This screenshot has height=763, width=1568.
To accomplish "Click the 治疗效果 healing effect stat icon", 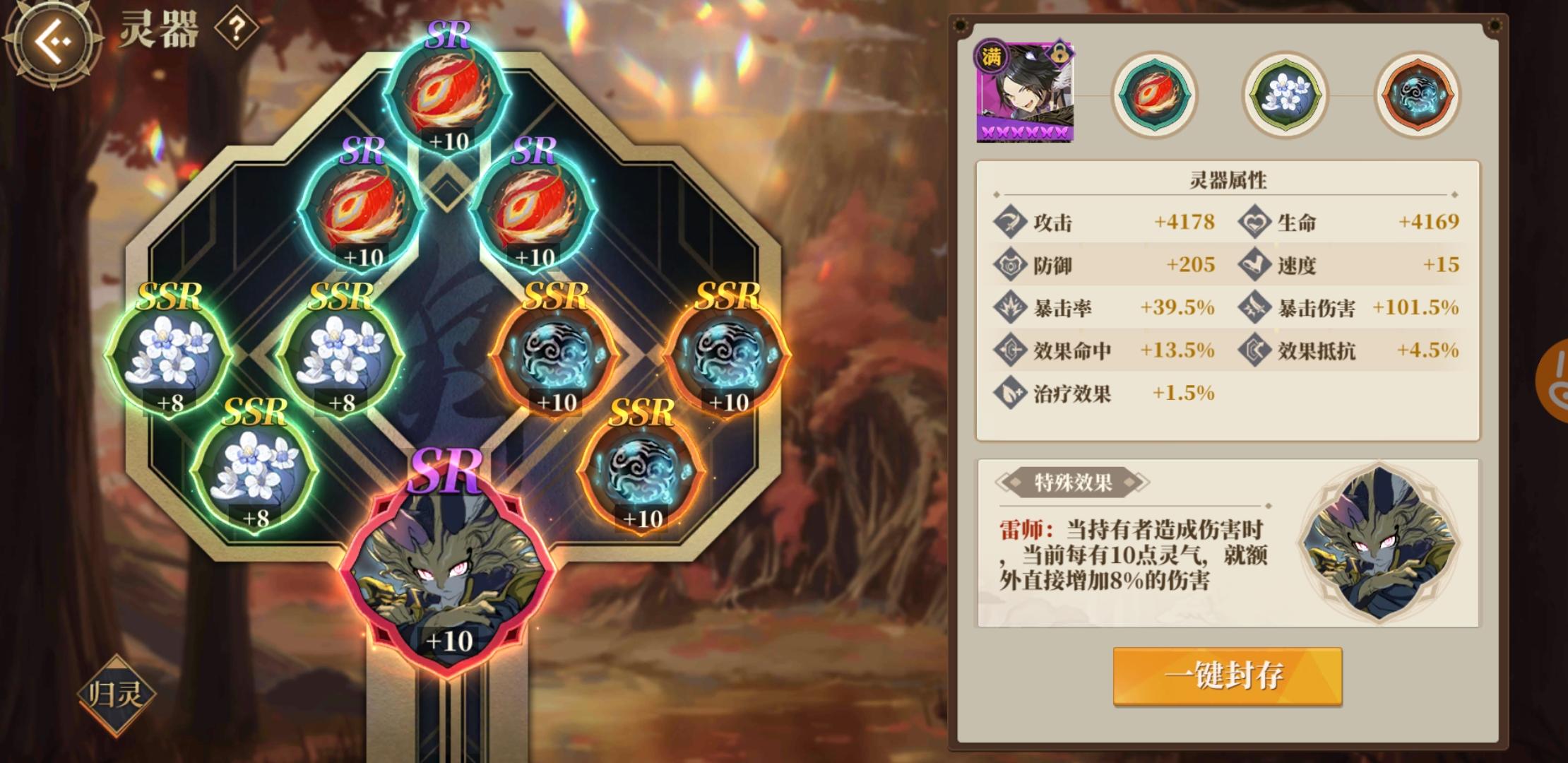I will click(1011, 394).
